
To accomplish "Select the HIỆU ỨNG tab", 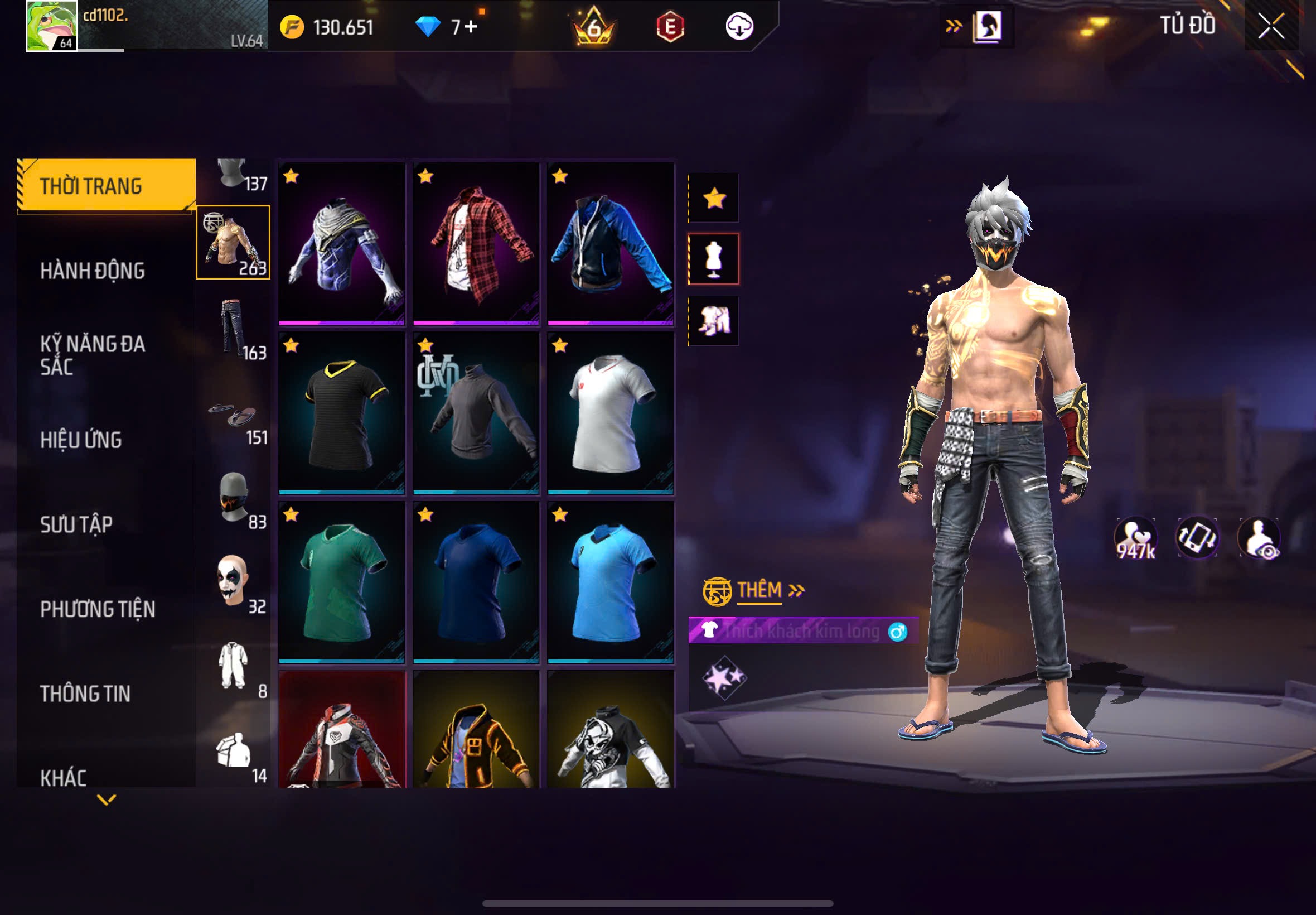I will [x=81, y=440].
